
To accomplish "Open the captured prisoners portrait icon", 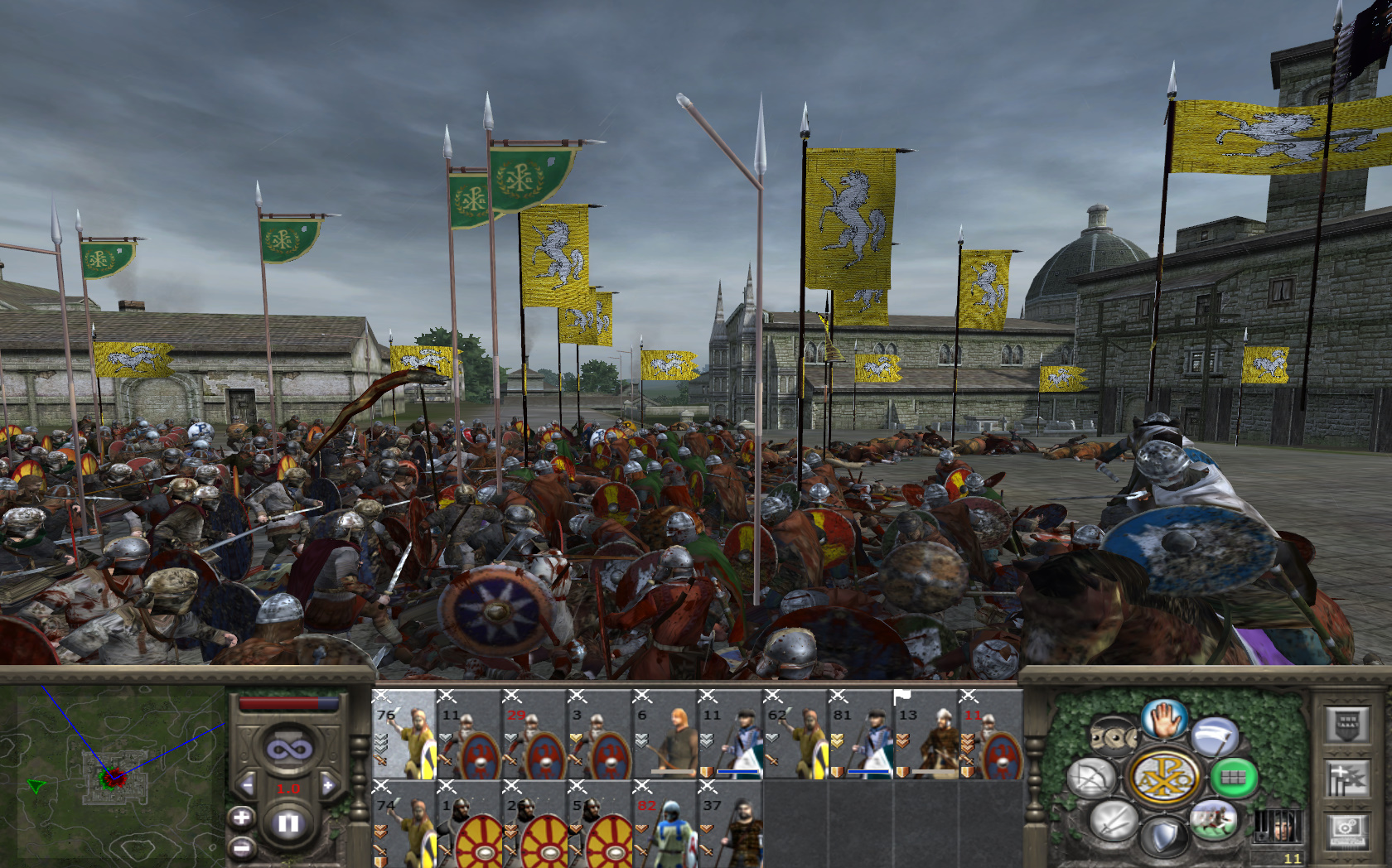I will point(1277,826).
